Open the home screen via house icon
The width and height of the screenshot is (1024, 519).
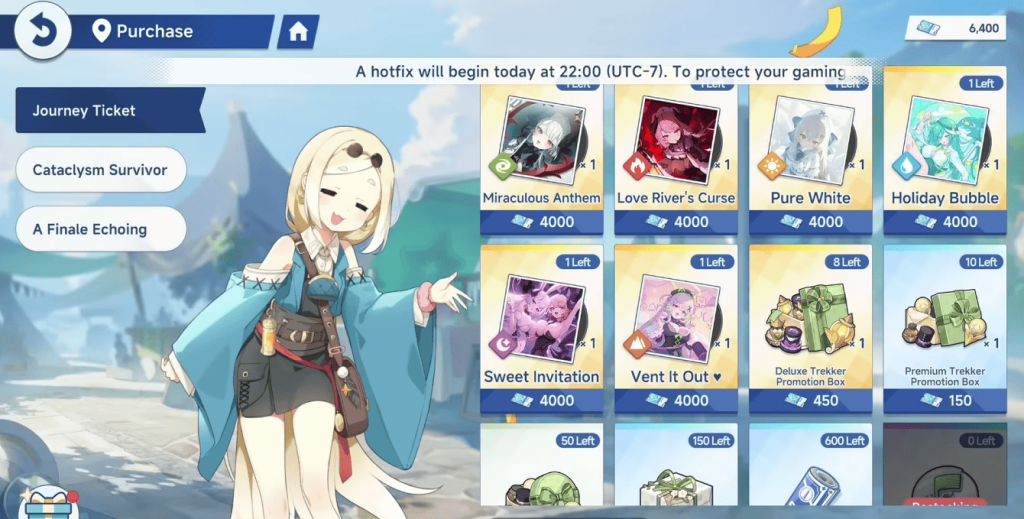pyautogui.click(x=297, y=32)
